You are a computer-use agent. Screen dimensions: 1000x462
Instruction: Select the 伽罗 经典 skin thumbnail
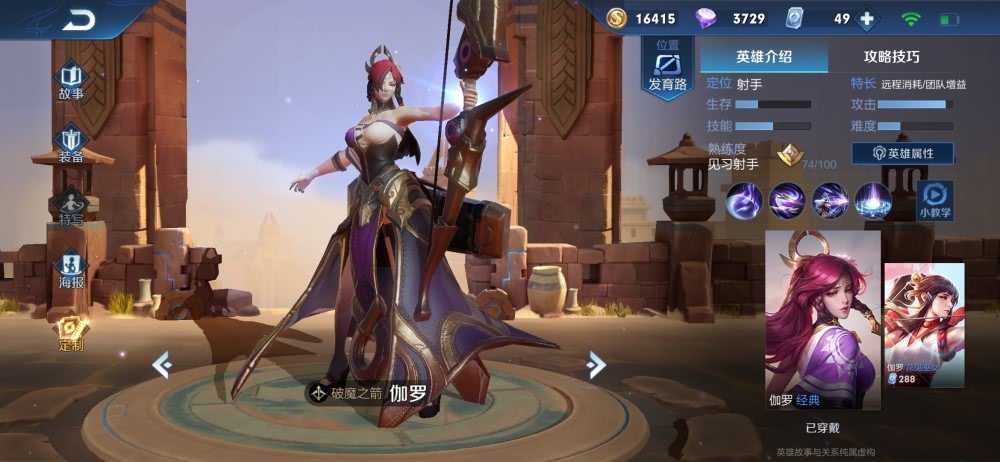822,320
